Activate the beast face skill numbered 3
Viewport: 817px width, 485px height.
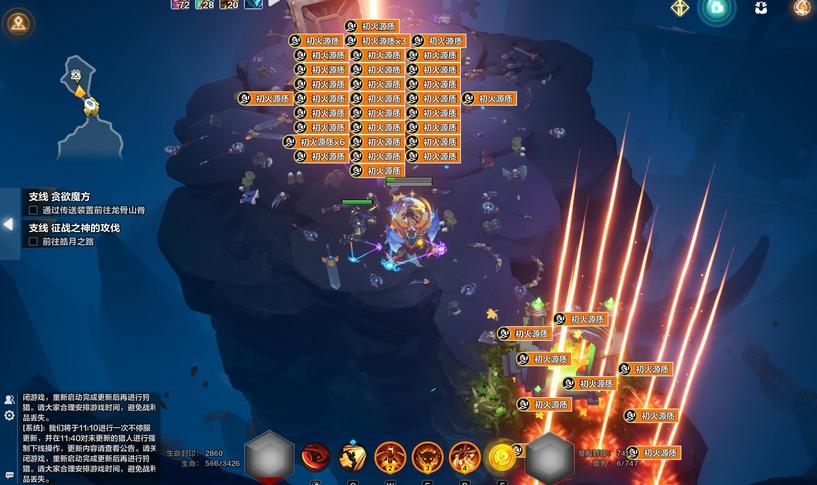point(428,457)
